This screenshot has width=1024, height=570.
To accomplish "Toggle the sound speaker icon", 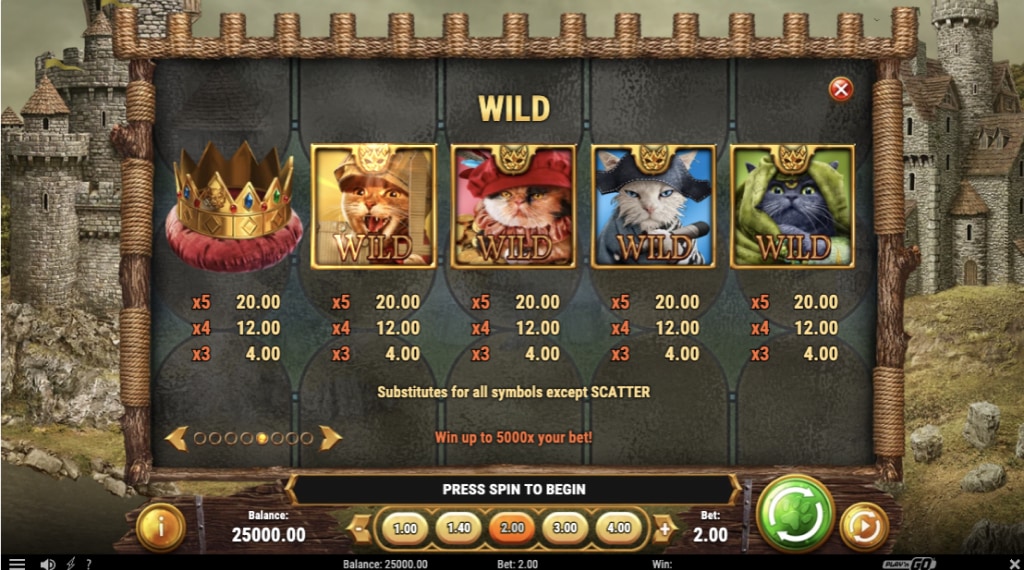I will point(47,563).
